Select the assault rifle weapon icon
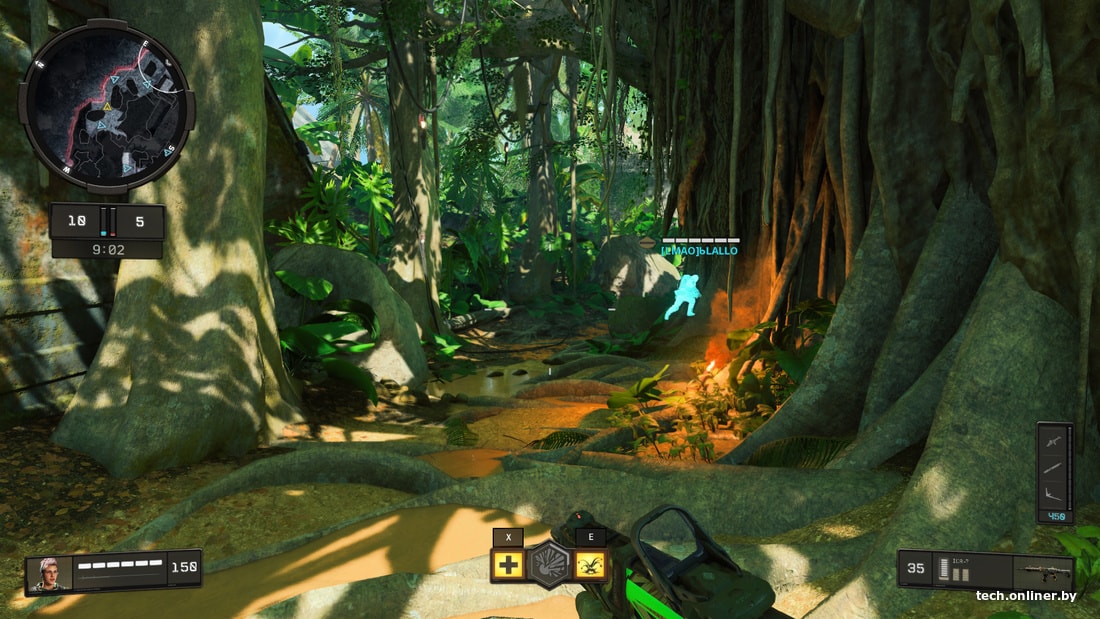Screen dimensions: 1100x619 coord(1042,575)
